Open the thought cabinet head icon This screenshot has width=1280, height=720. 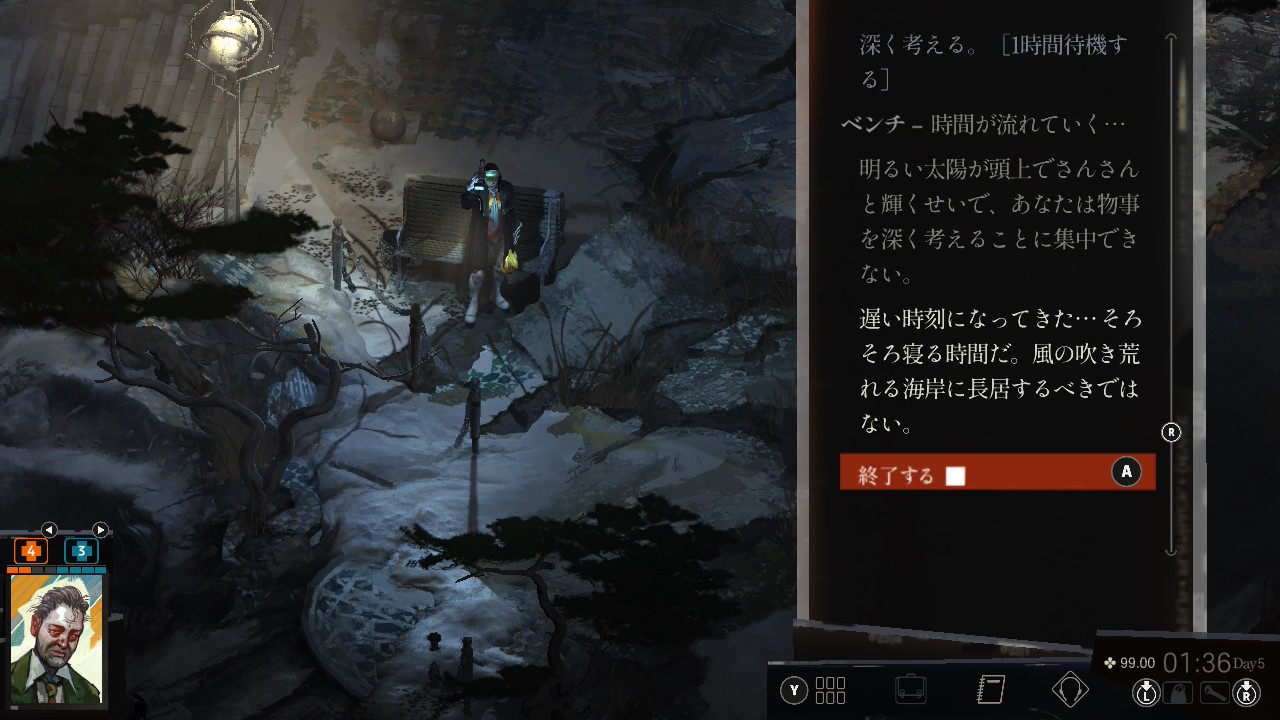click(x=1070, y=689)
